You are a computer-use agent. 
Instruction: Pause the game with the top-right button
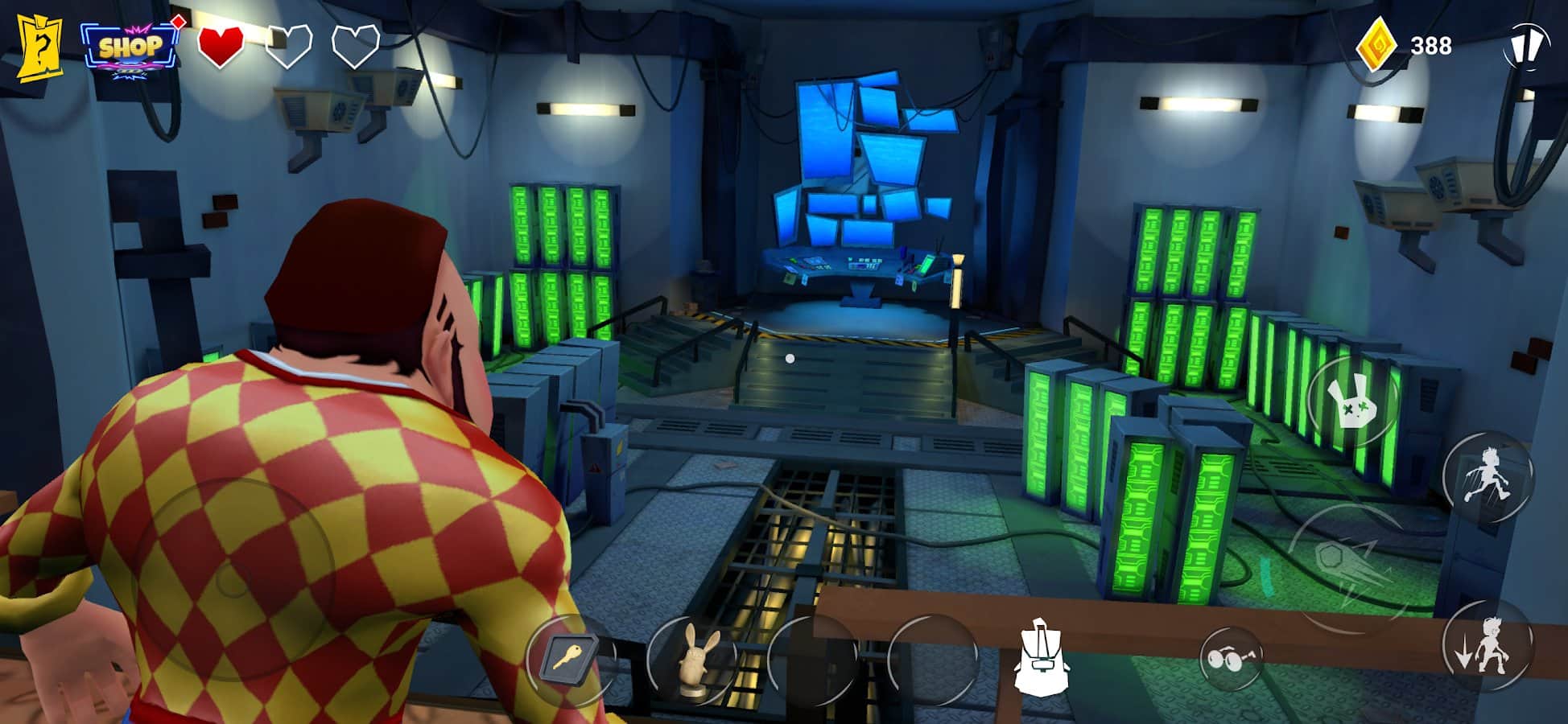(1525, 46)
